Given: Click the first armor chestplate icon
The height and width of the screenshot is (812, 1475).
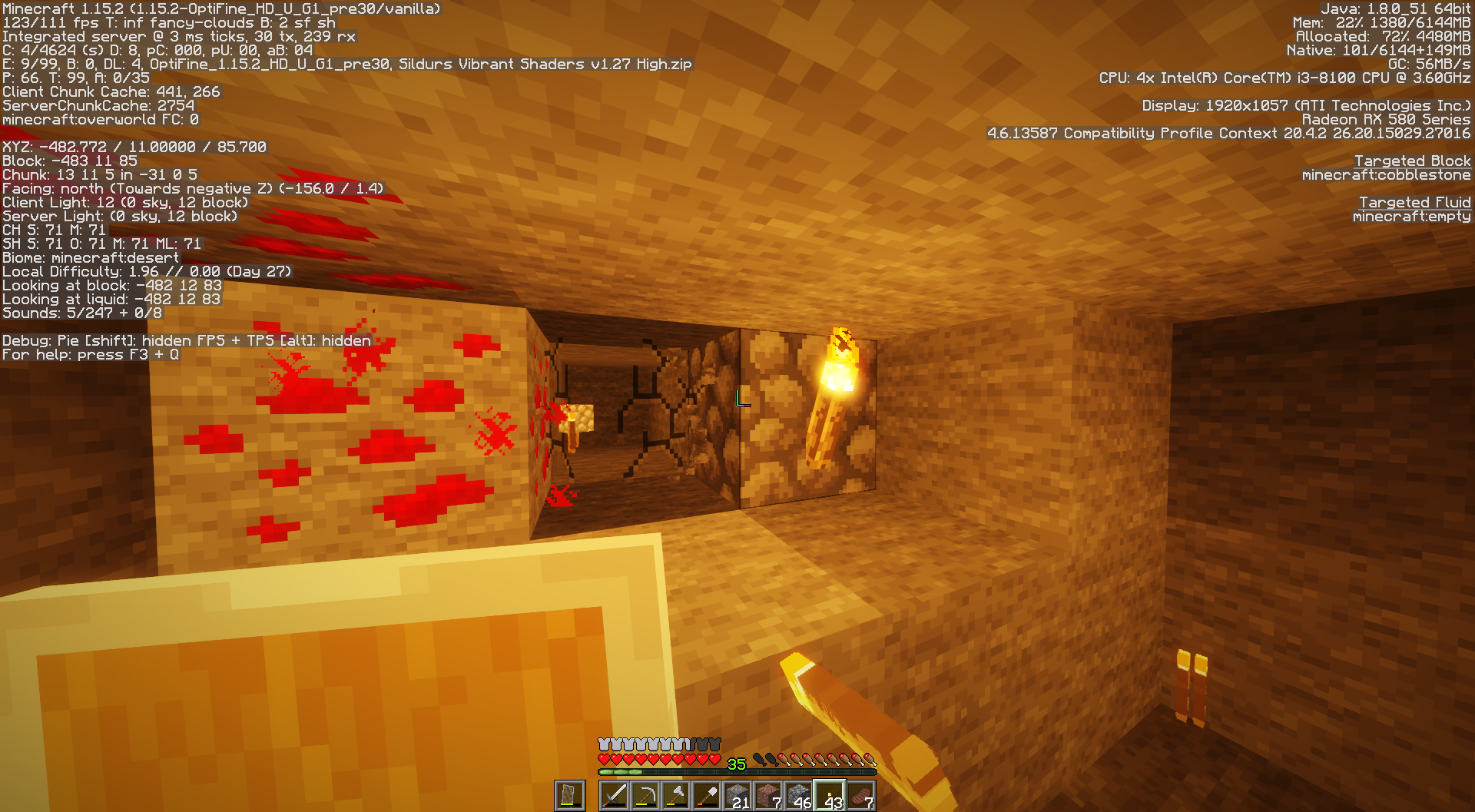Looking at the screenshot, I should click(x=603, y=744).
